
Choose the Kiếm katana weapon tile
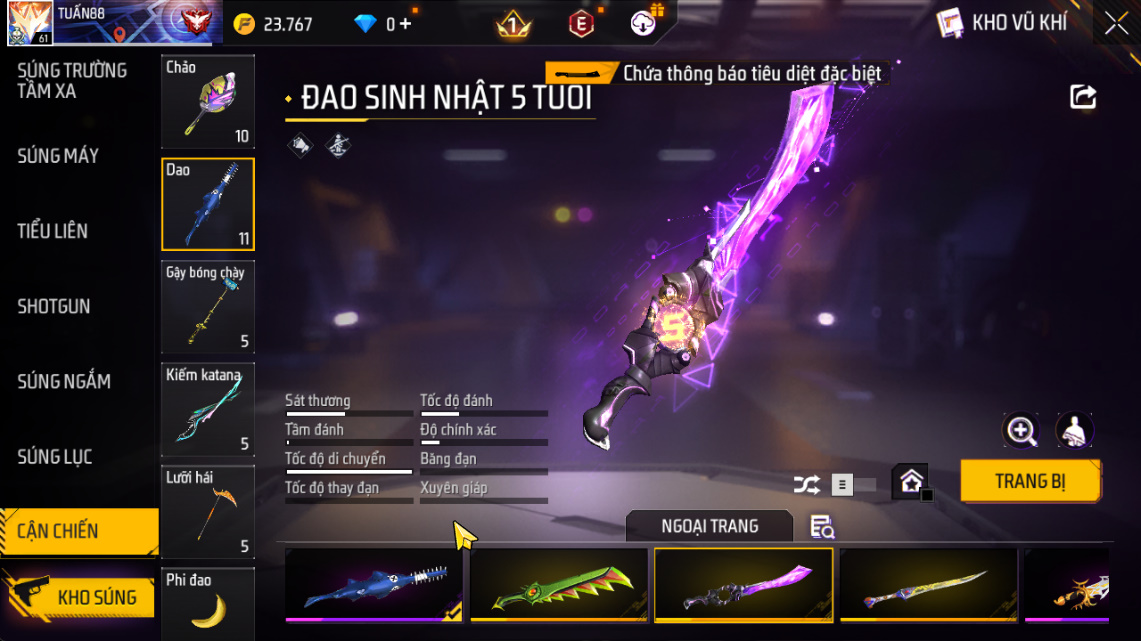(208, 410)
